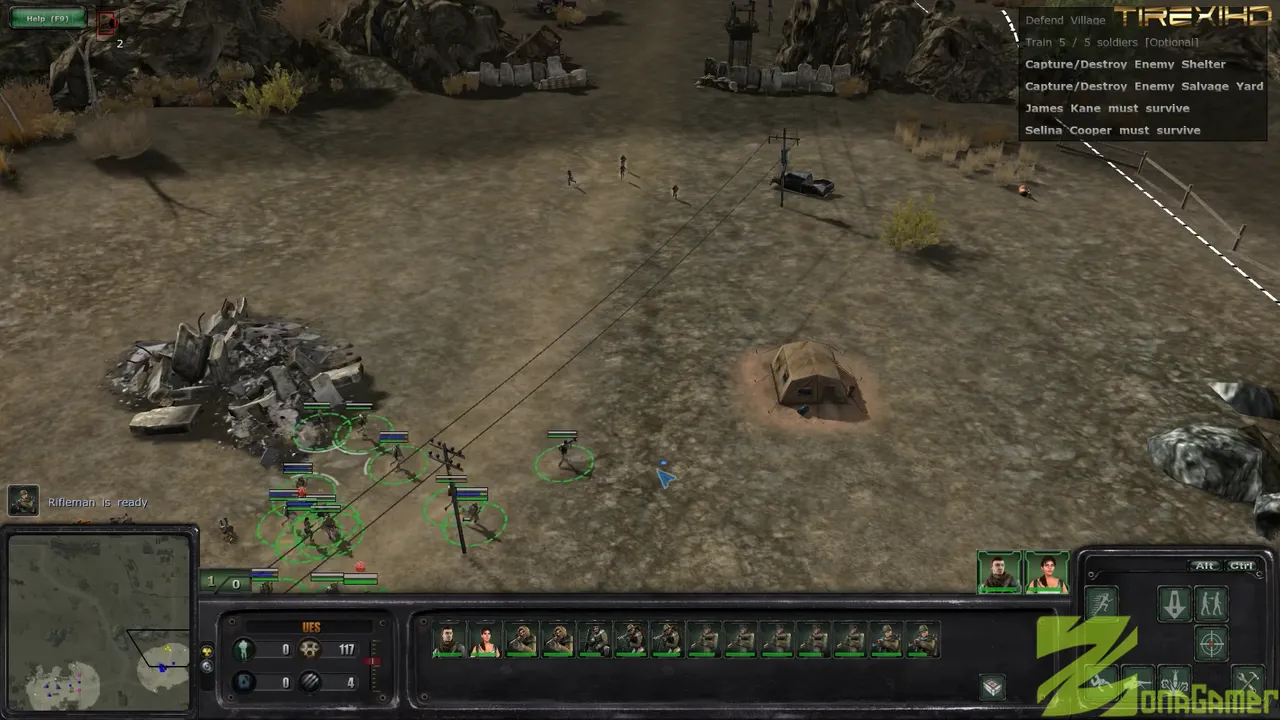
Task: Click the minimap
Action: point(98,622)
